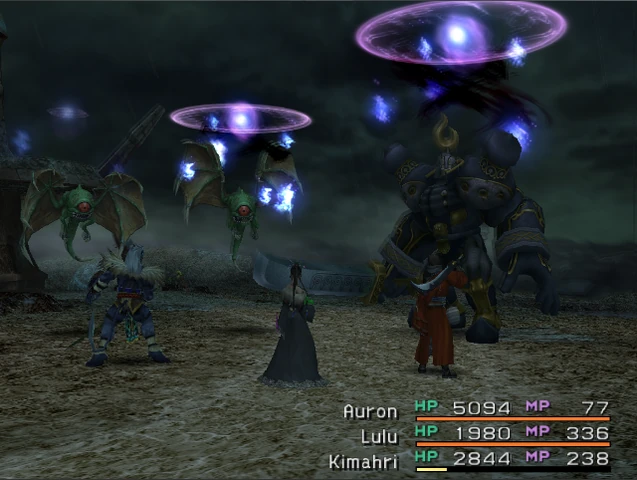Pick Kimahri's row in the party panel
The height and width of the screenshot is (480, 637).
(x=364, y=459)
